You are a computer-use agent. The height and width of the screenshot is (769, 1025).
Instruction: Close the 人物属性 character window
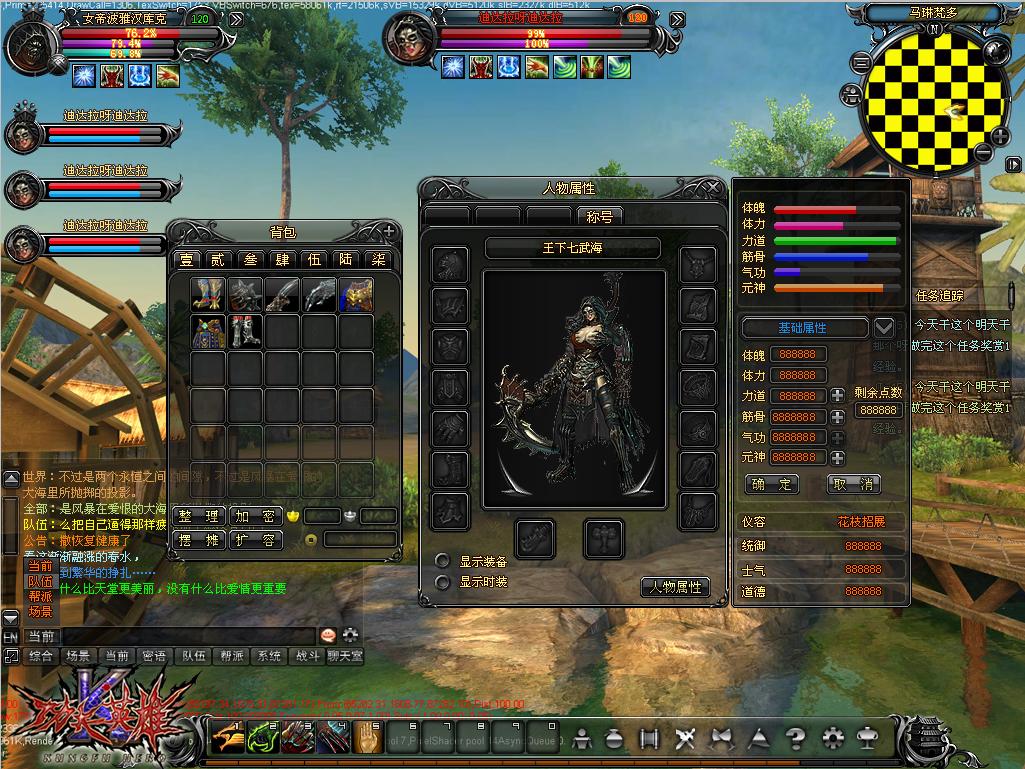pyautogui.click(x=713, y=187)
